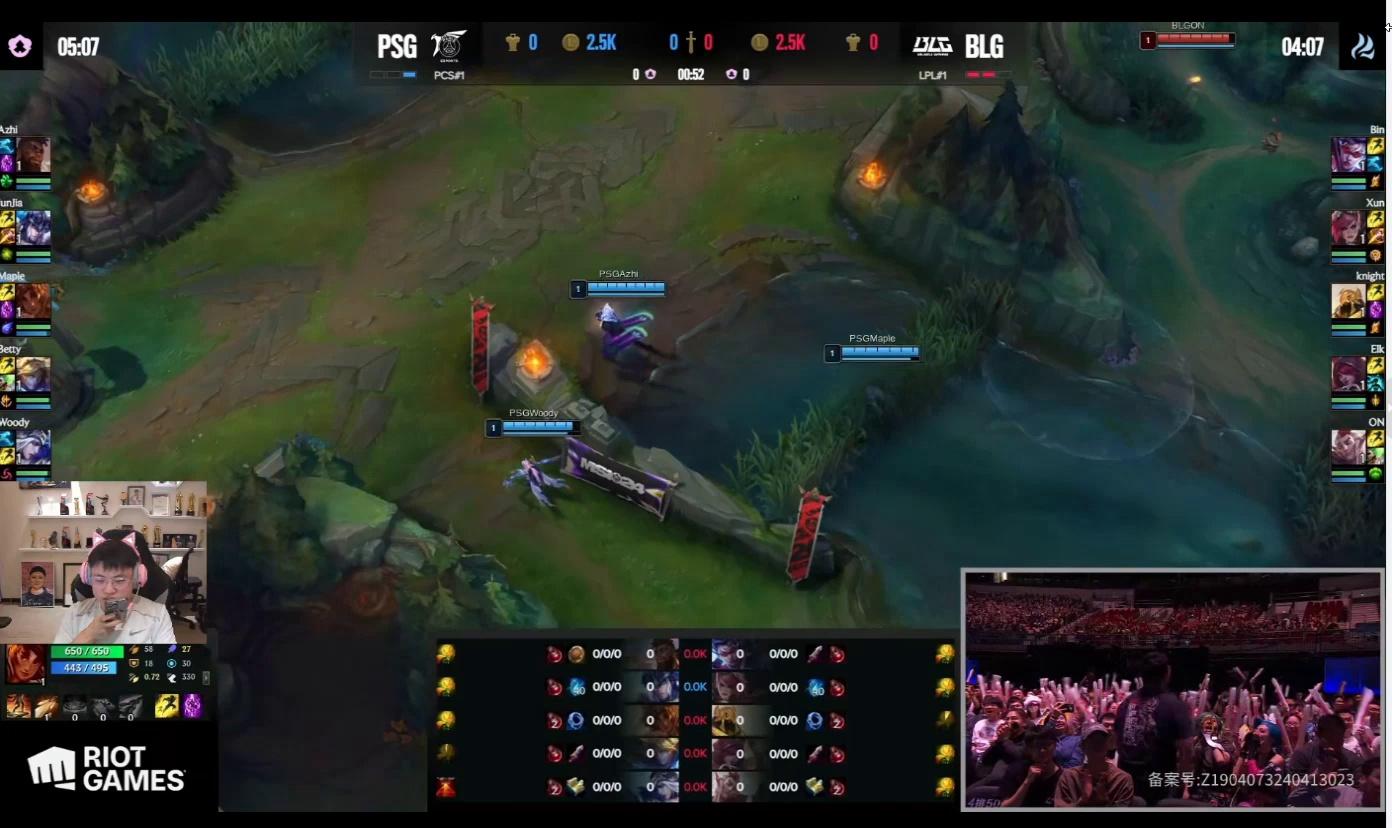Select Azhi's champion portrait
This screenshot has width=1392, height=828.
pos(33,155)
